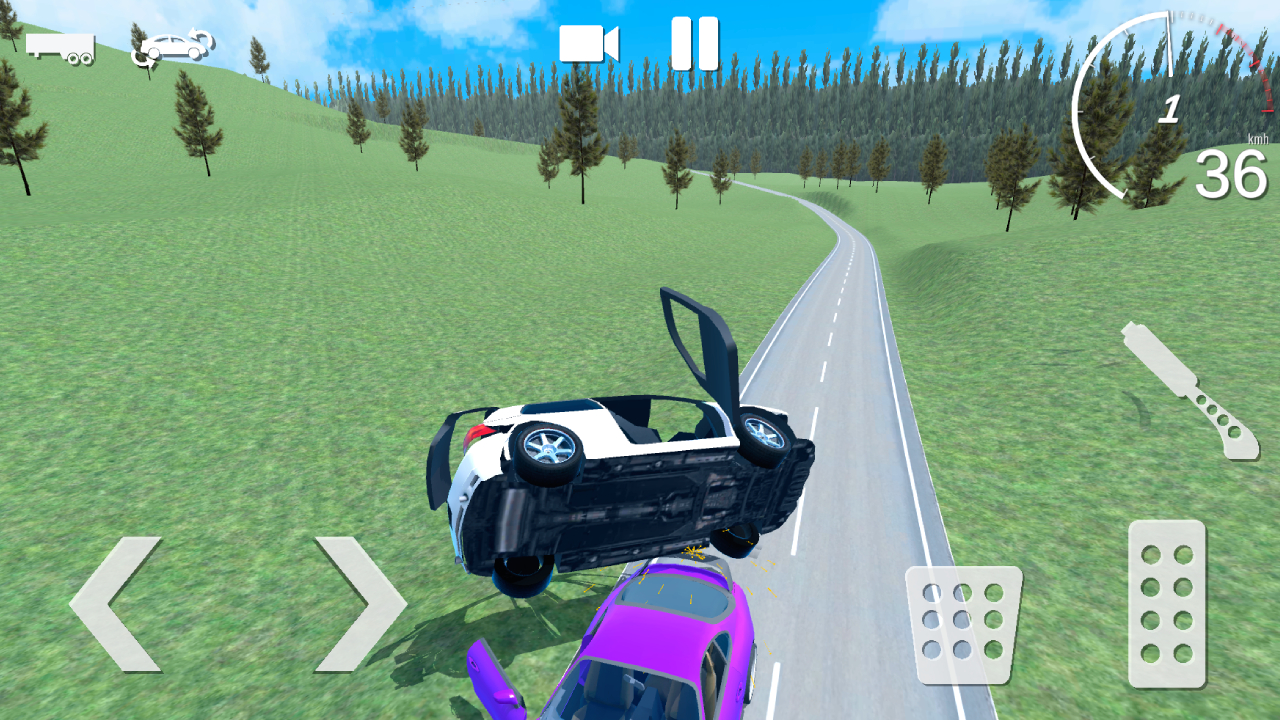
Task: Tap the kmh unit label
Action: pyautogui.click(x=1257, y=140)
